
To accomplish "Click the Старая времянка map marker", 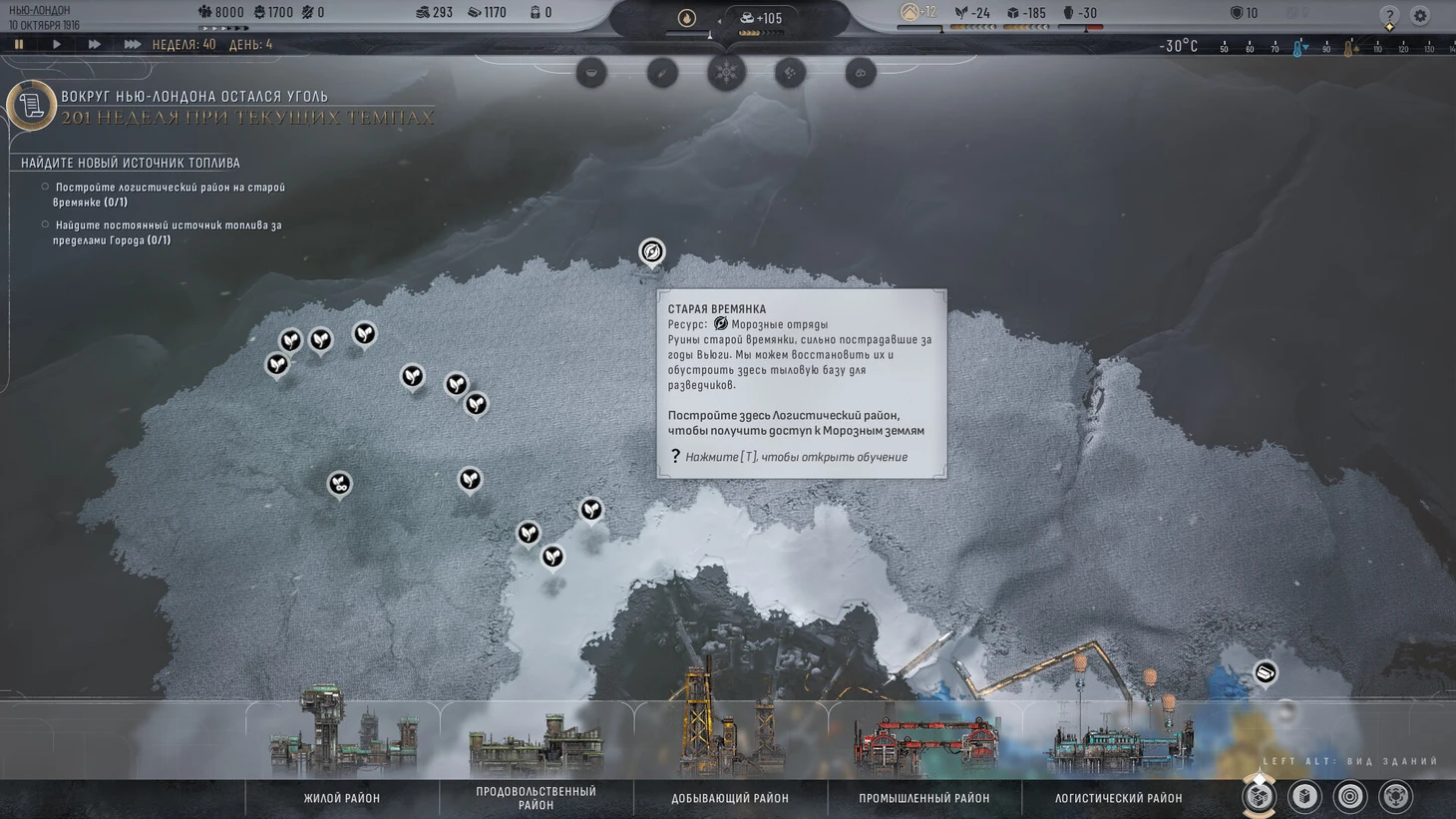I will 651,251.
